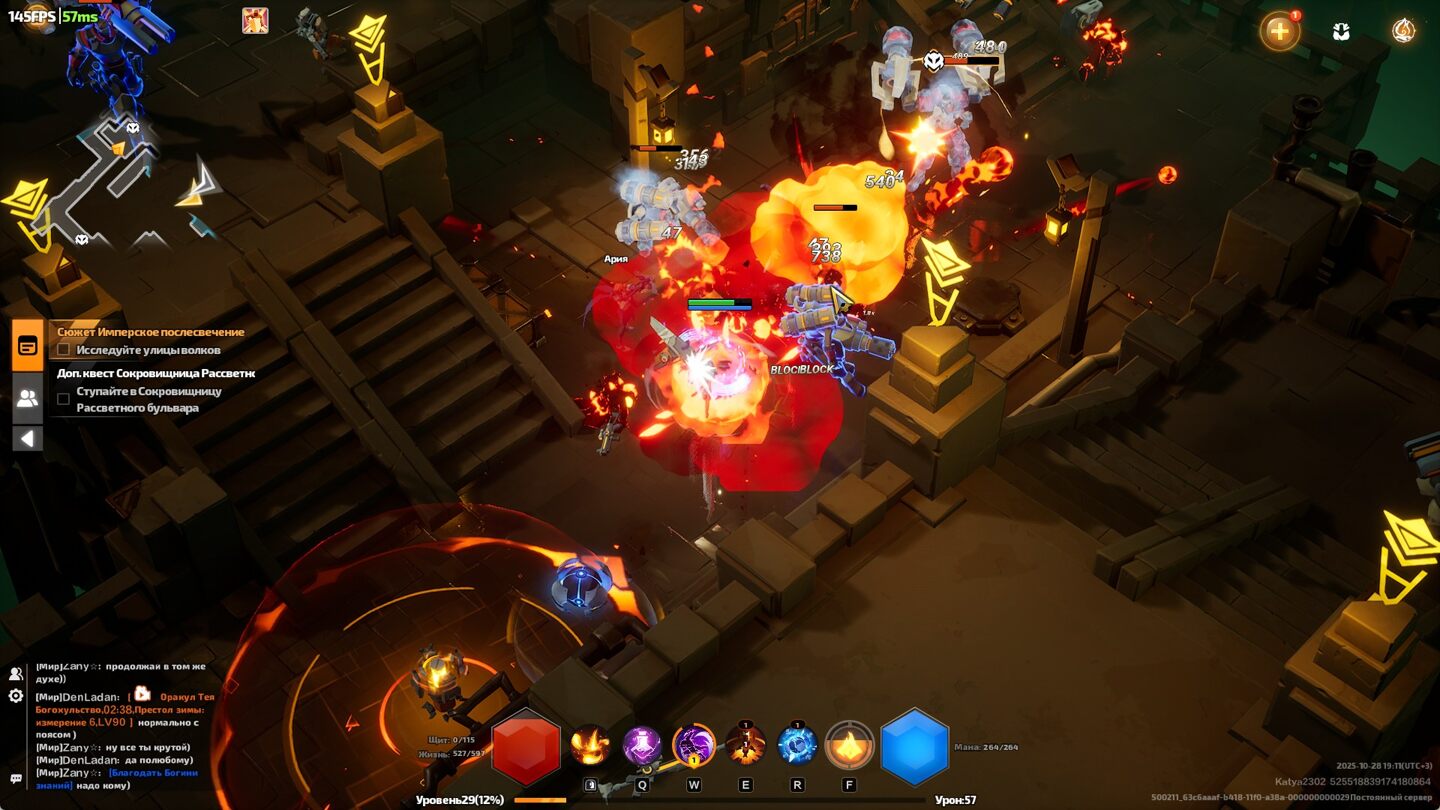This screenshot has height=810, width=1440.
Task: Trigger the fiery E ability
Action: coord(745,745)
